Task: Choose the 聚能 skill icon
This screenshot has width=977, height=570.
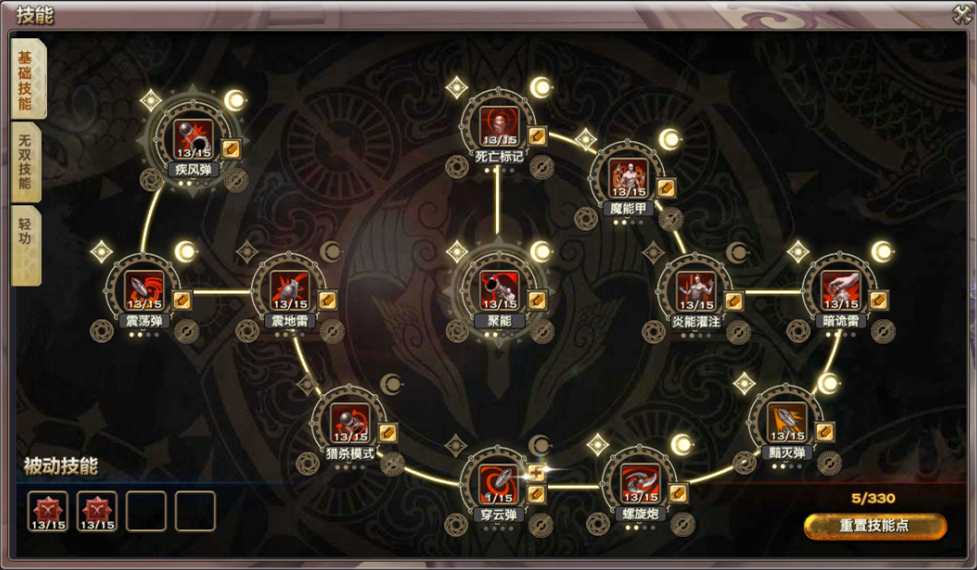Action: point(499,291)
